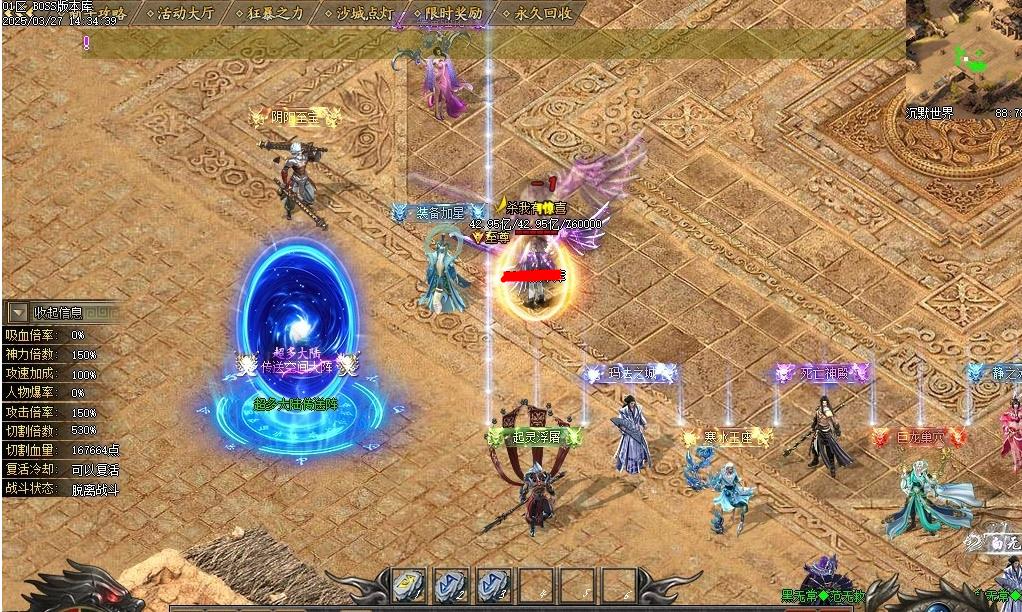The width and height of the screenshot is (1022, 612).
Task: Open the 永久回收 permanent recycle menu
Action: 544,13
